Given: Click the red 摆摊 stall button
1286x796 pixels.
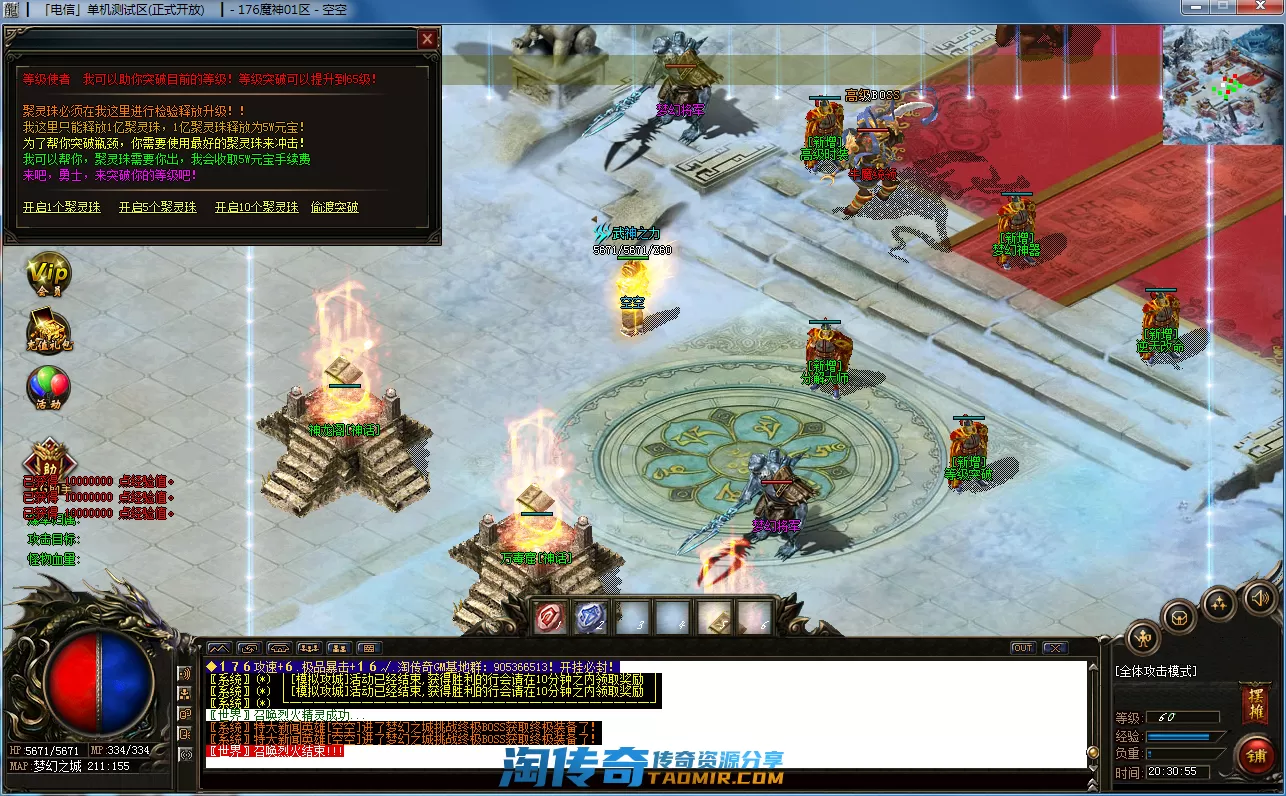Looking at the screenshot, I should pyautogui.click(x=1254, y=704).
